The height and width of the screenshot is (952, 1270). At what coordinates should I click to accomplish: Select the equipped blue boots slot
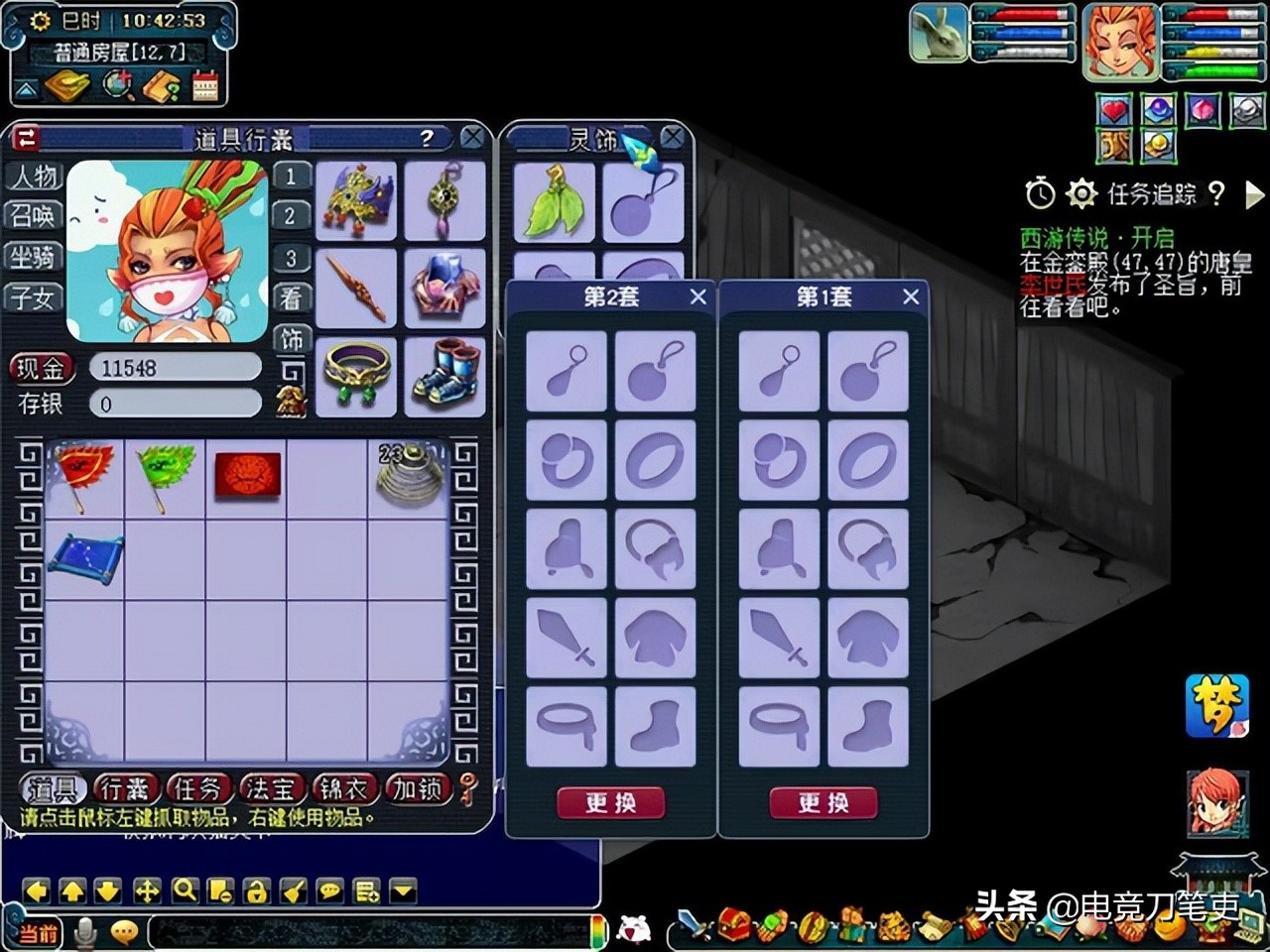[445, 377]
